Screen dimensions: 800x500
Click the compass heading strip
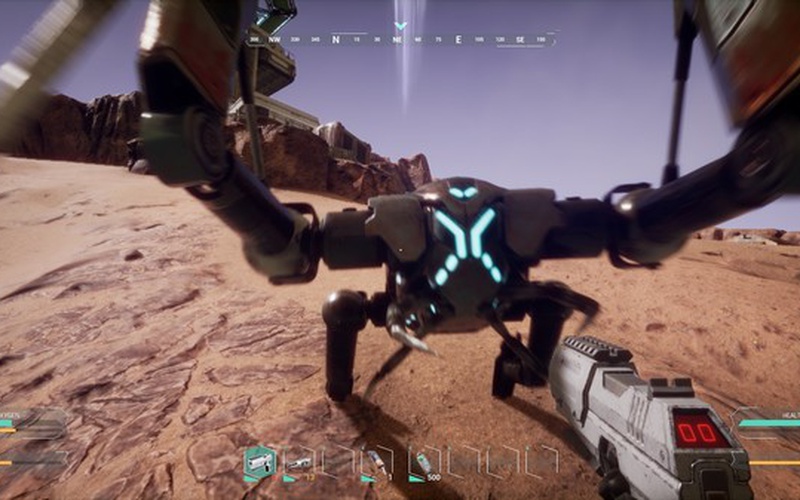click(x=400, y=40)
